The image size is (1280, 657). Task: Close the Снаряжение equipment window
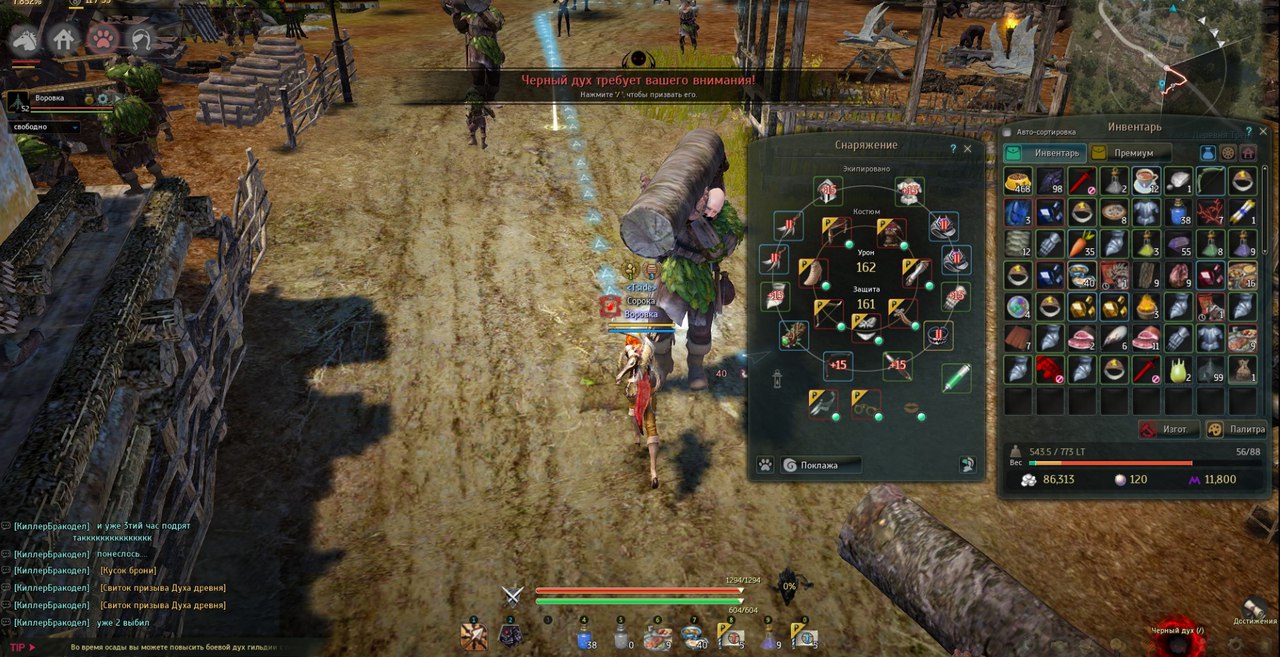[967, 148]
